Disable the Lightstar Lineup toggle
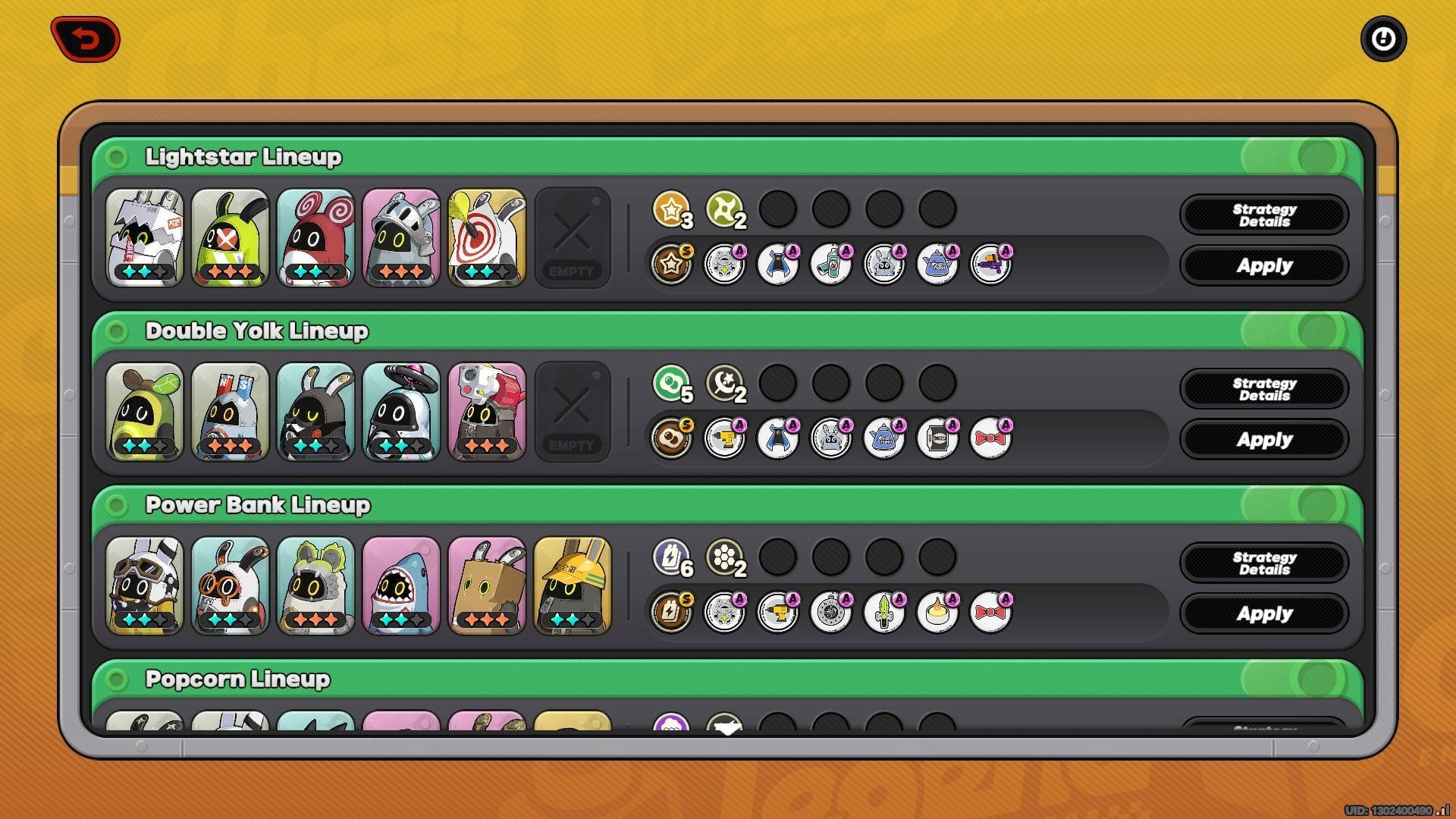 [x=1294, y=157]
